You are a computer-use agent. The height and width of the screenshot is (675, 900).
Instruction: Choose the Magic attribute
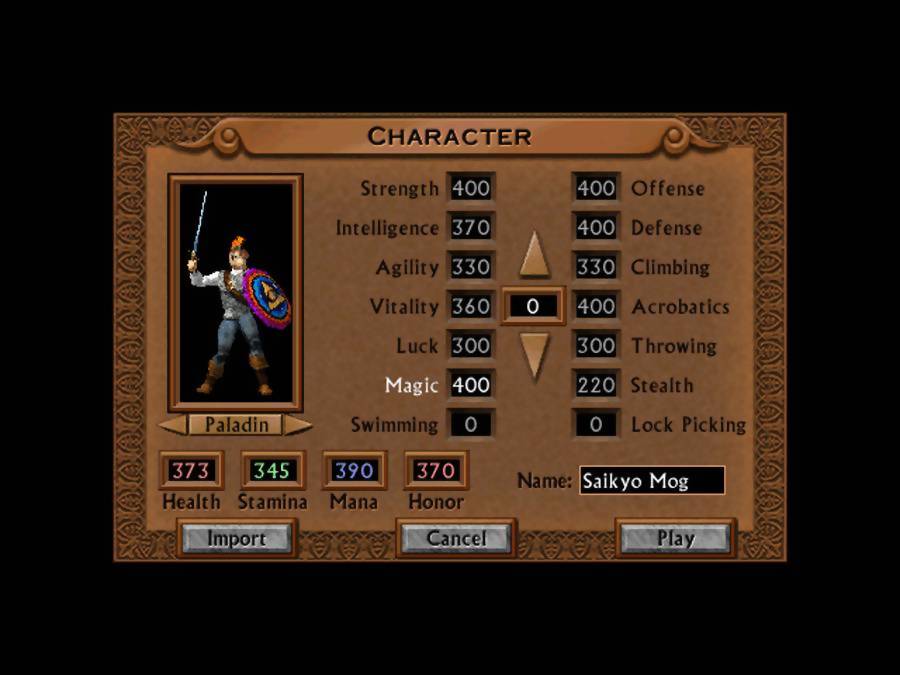412,385
